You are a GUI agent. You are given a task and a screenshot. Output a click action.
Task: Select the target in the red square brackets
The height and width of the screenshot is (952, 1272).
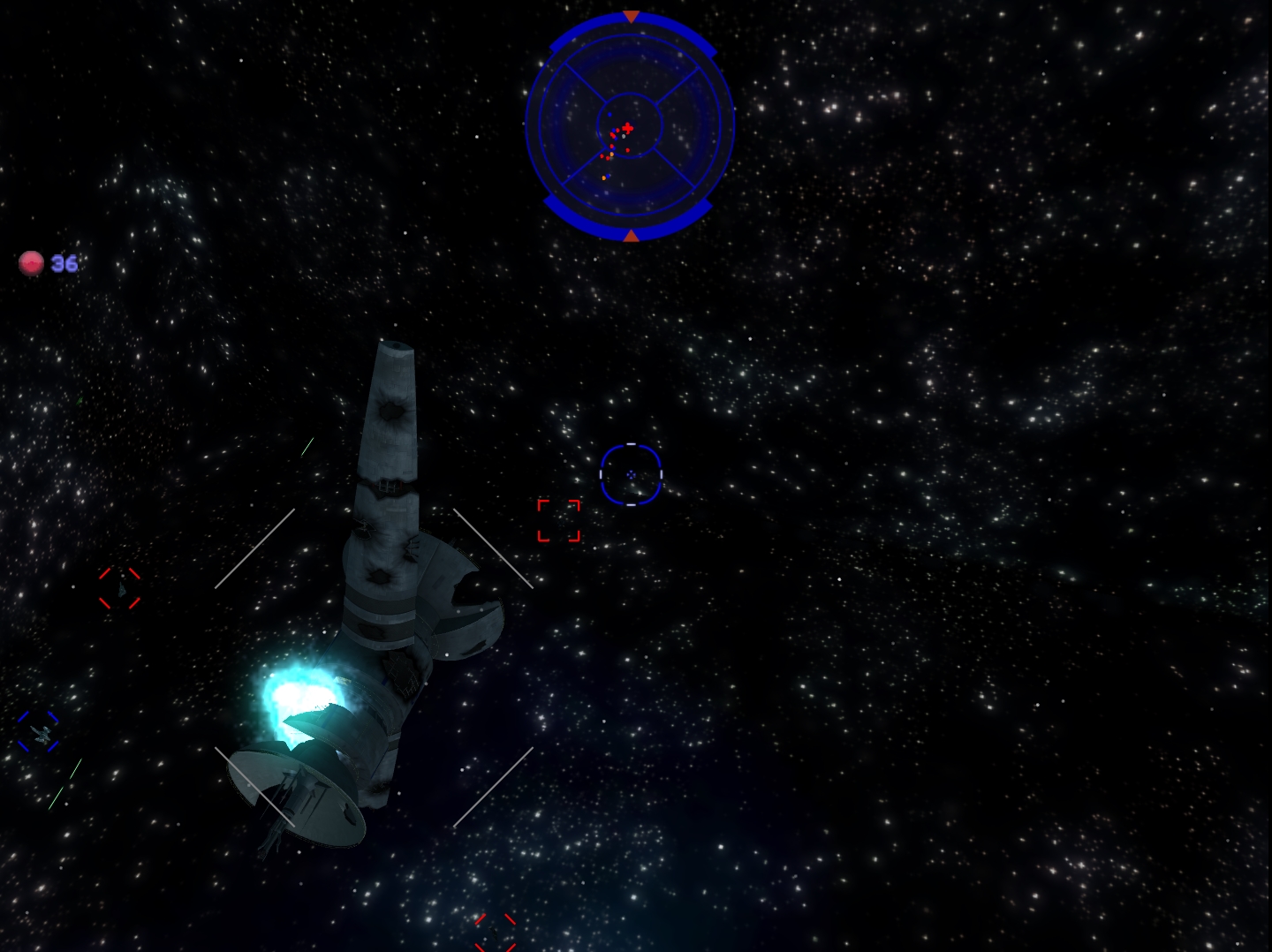pyautogui.click(x=559, y=520)
